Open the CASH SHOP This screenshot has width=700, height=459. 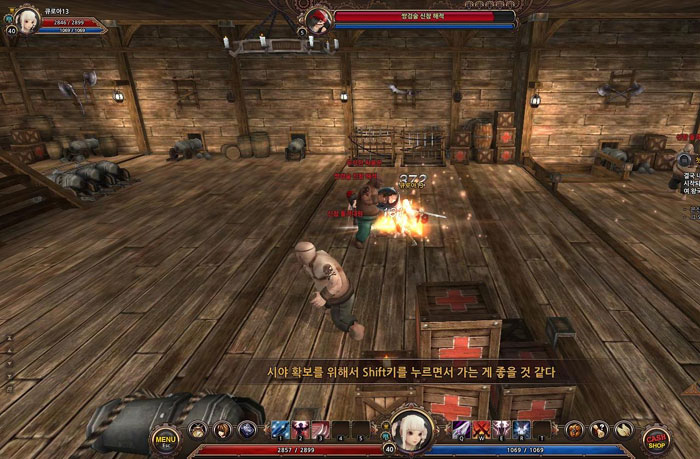tap(656, 438)
